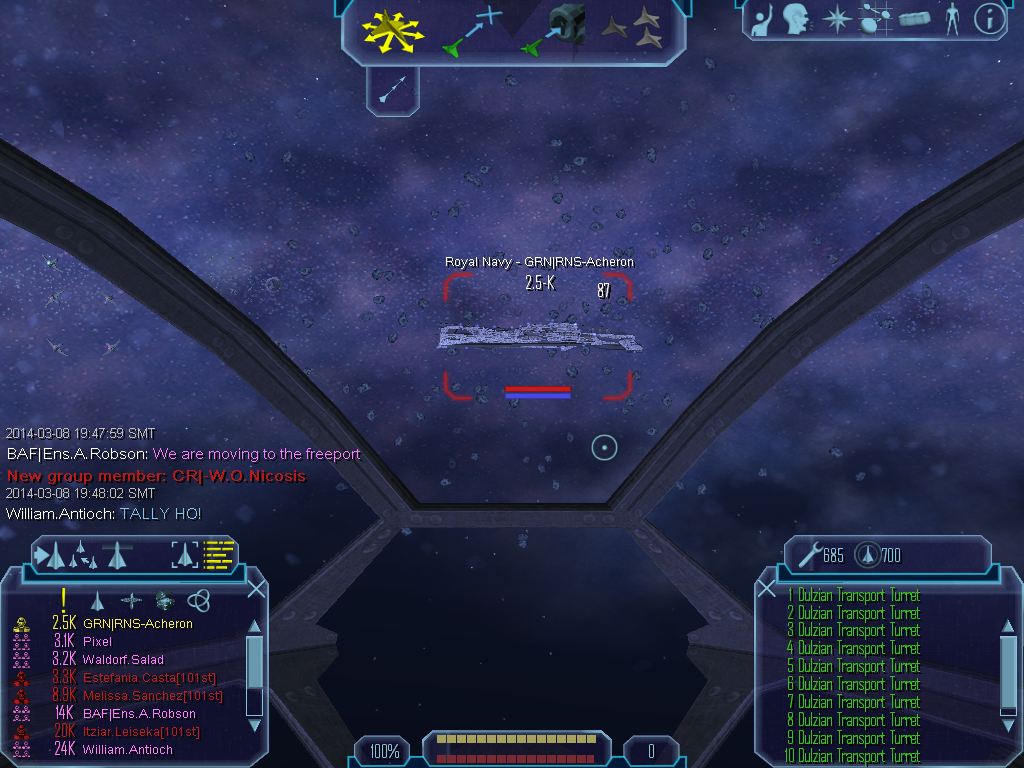Select Waldorf.Salad in the contact list
Image resolution: width=1024 pixels, height=768 pixels.
[x=123, y=660]
